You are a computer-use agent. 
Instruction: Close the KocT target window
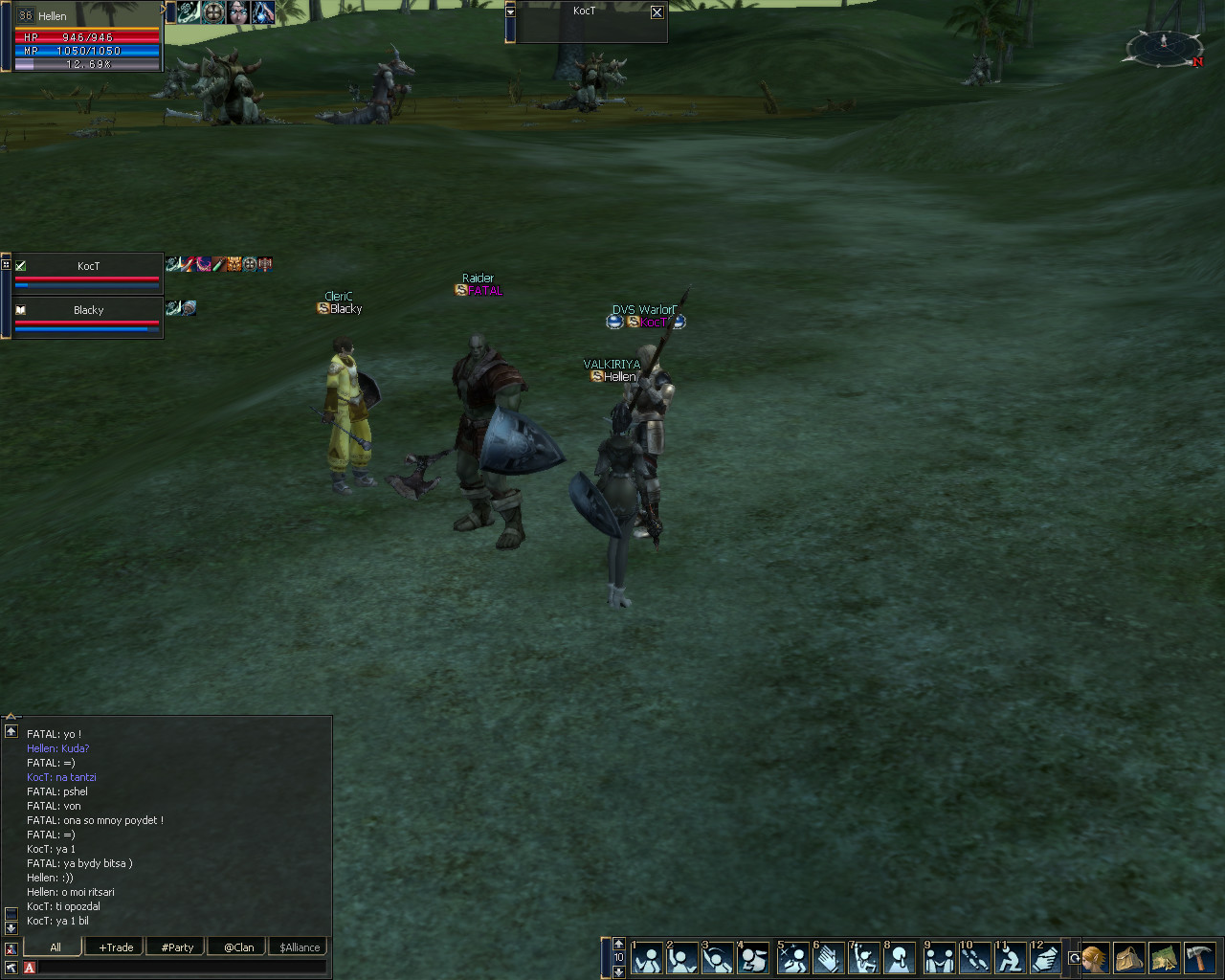pos(657,12)
